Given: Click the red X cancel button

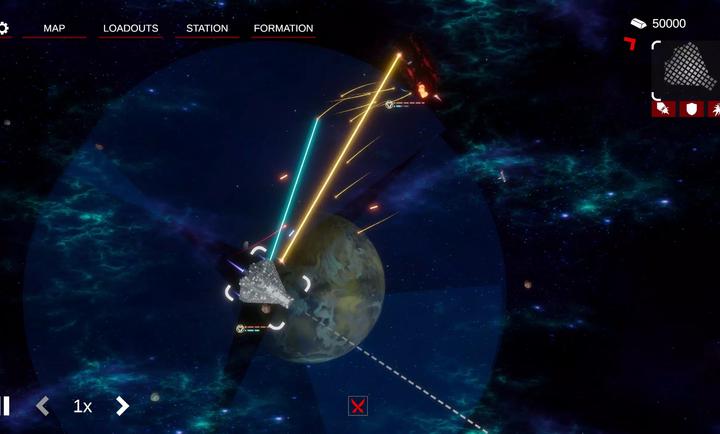Looking at the screenshot, I should coord(358,405).
